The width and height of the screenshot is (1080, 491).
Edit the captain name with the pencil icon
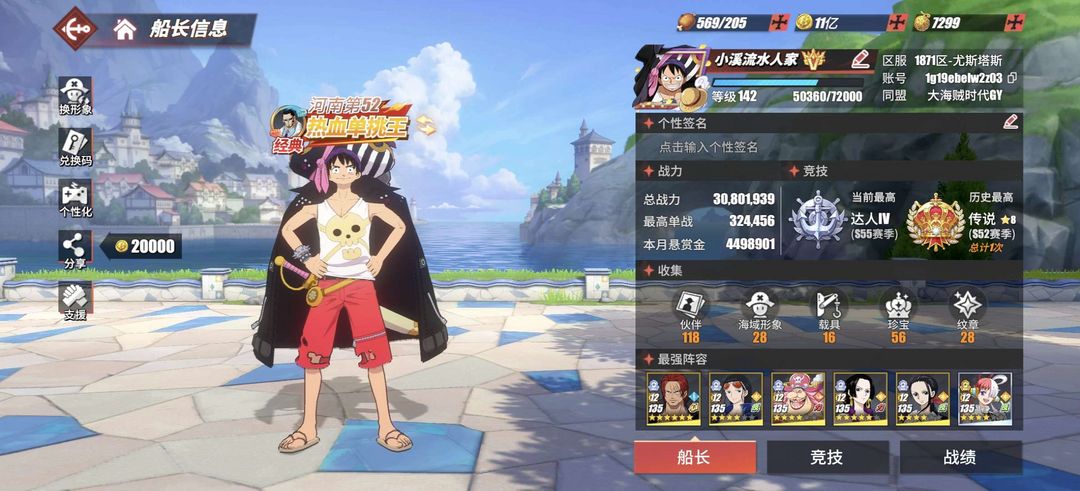click(860, 59)
